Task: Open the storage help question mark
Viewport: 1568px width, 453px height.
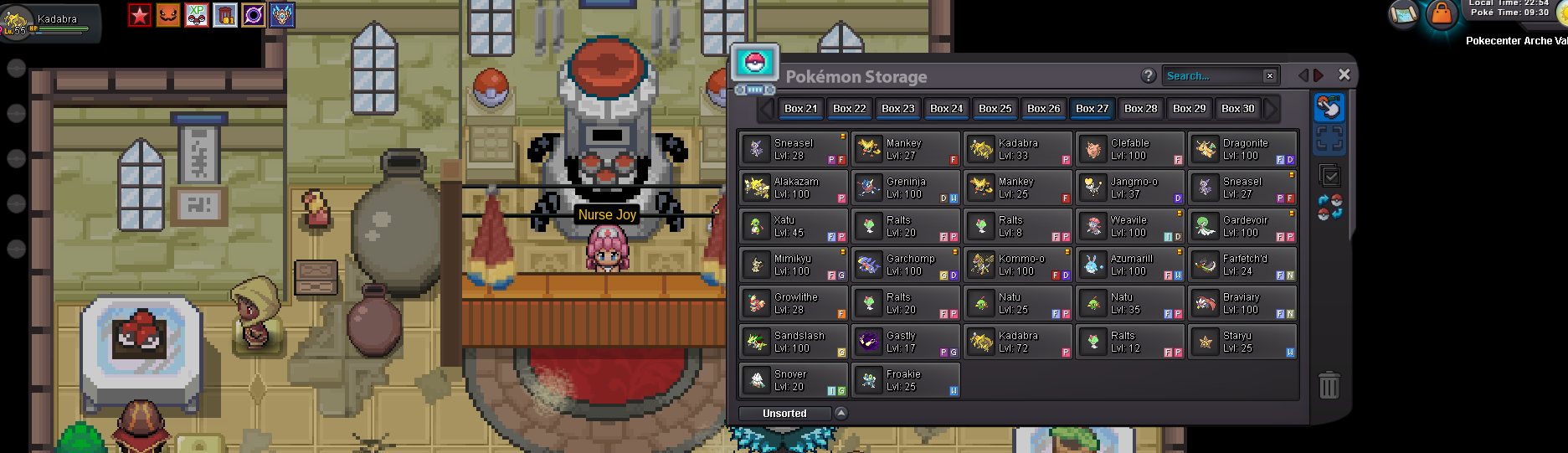Action: click(x=1149, y=75)
